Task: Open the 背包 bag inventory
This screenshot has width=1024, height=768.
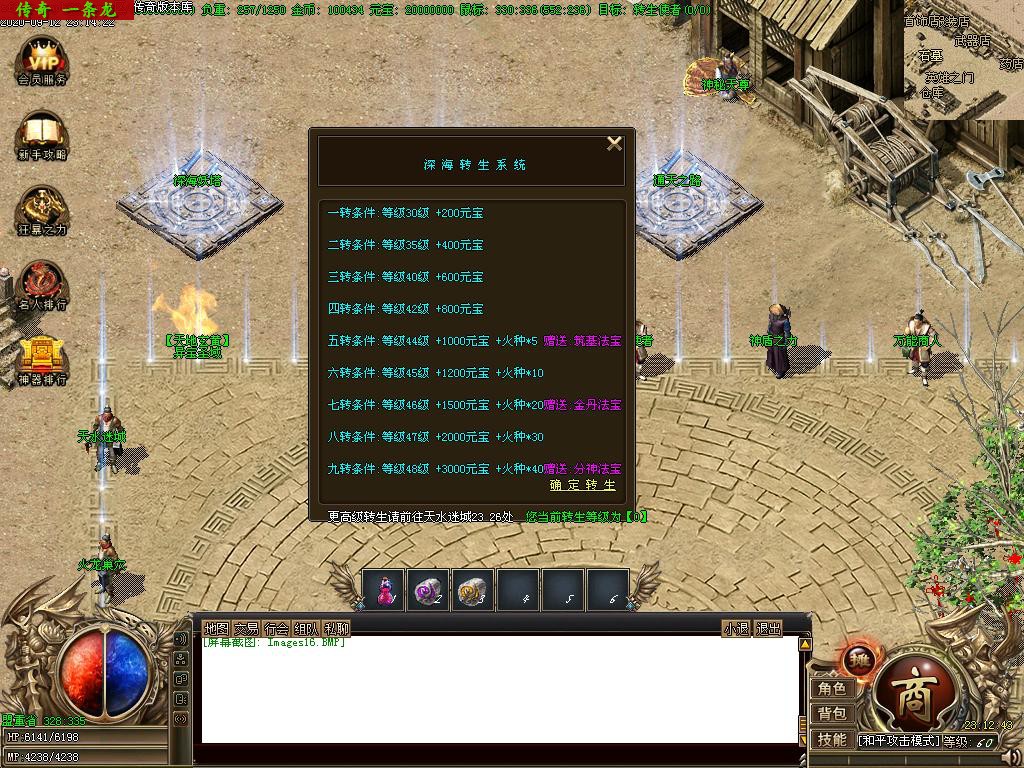Action: (x=832, y=714)
